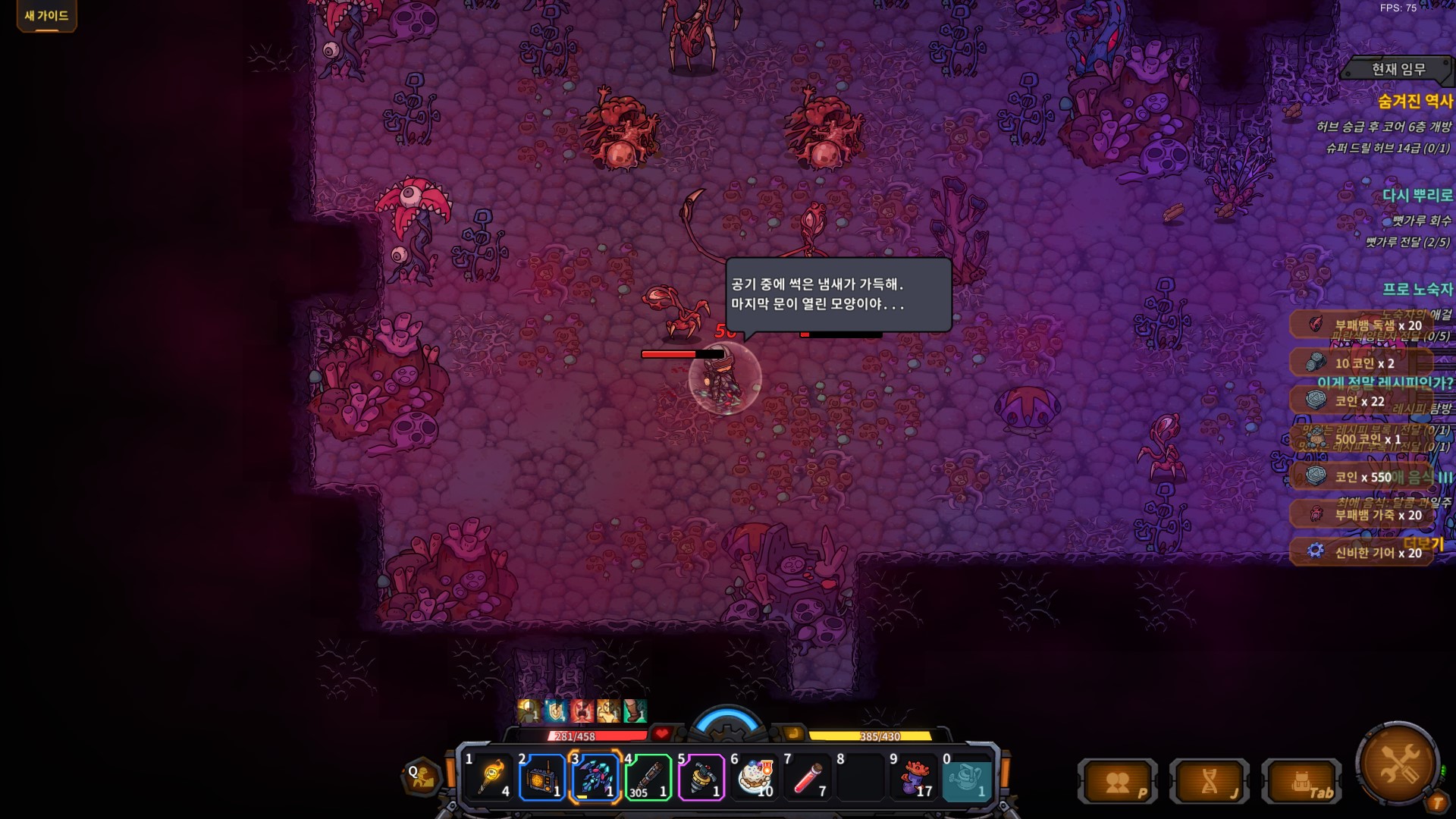Select the 다시 뿌리로 quest entry
The height and width of the screenshot is (819, 1456).
1417,195
